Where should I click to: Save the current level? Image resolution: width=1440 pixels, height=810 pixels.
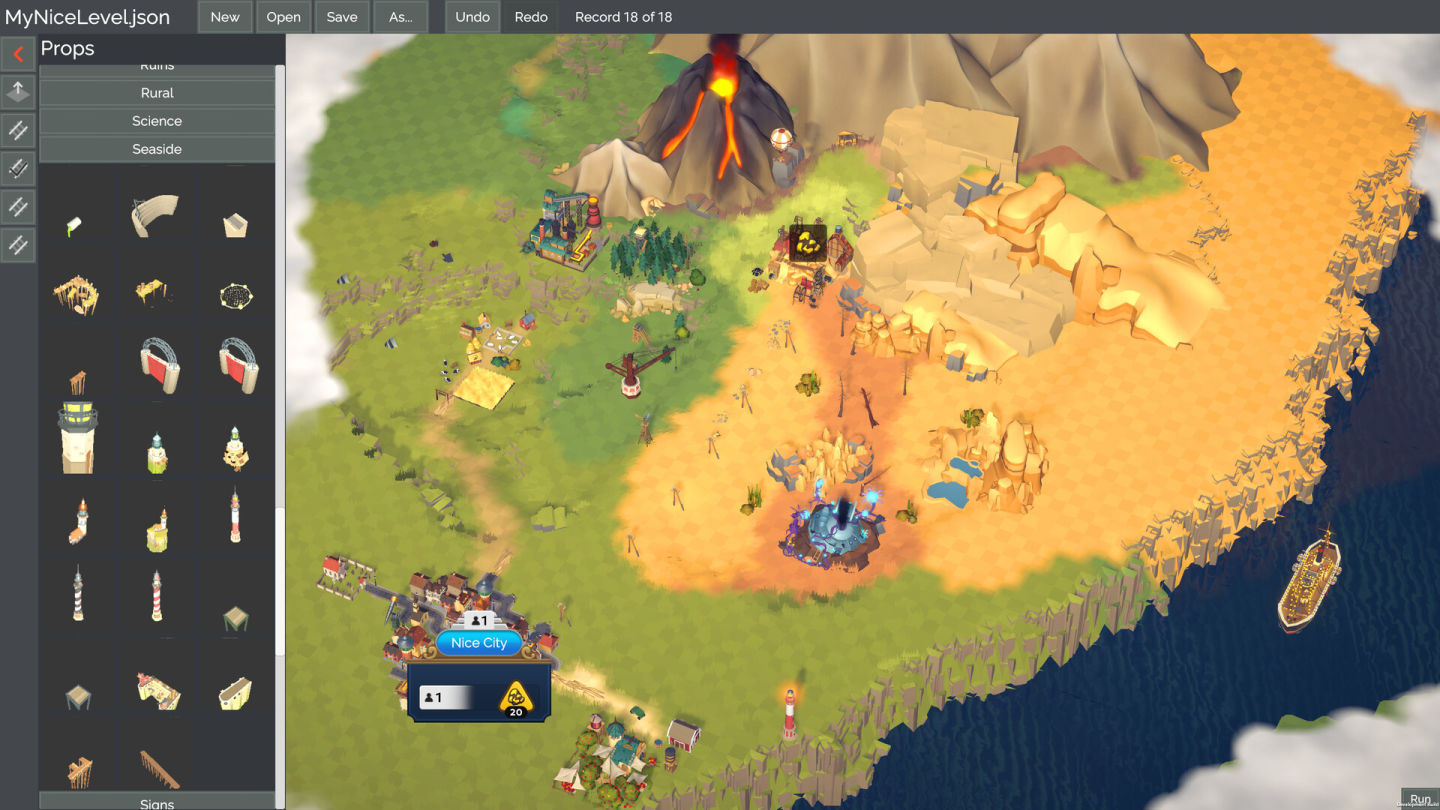[342, 17]
